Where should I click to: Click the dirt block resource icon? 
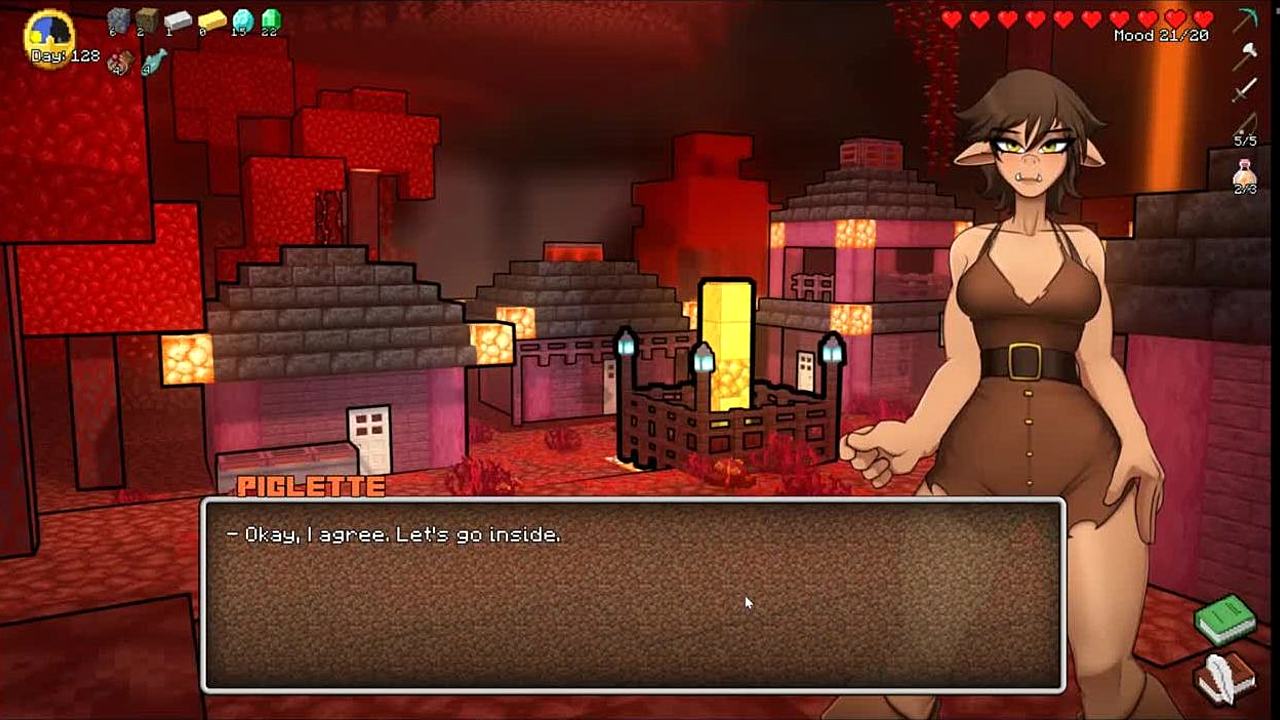point(147,19)
